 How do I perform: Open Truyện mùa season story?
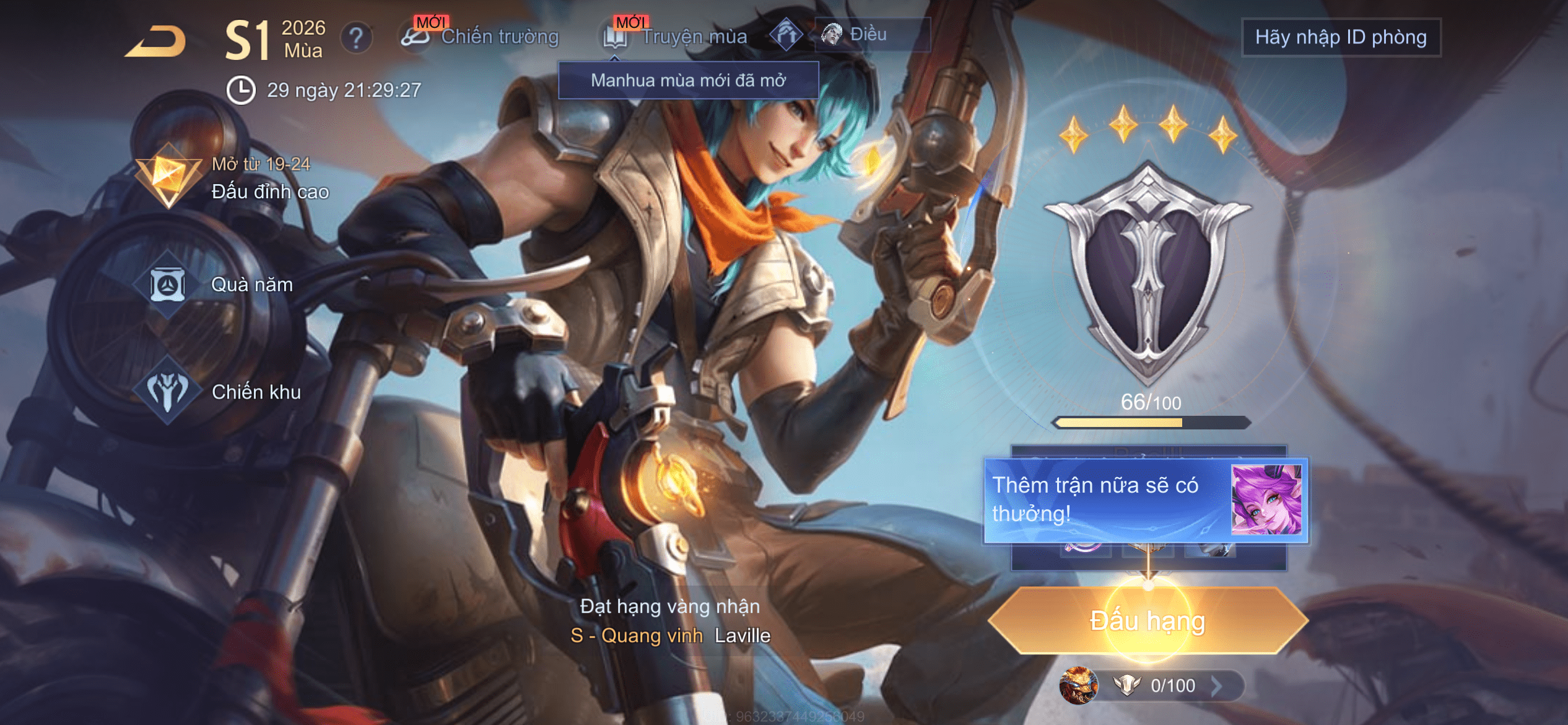[677, 37]
